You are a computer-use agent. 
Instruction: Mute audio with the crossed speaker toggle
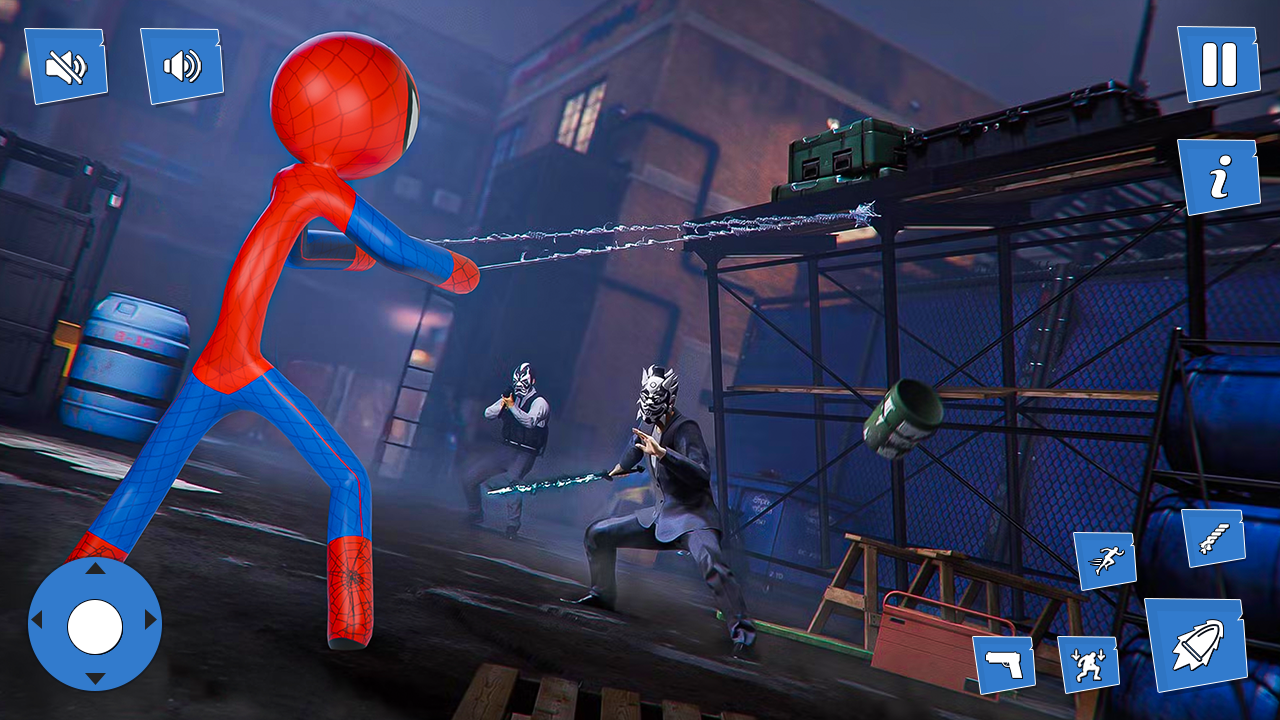click(64, 64)
